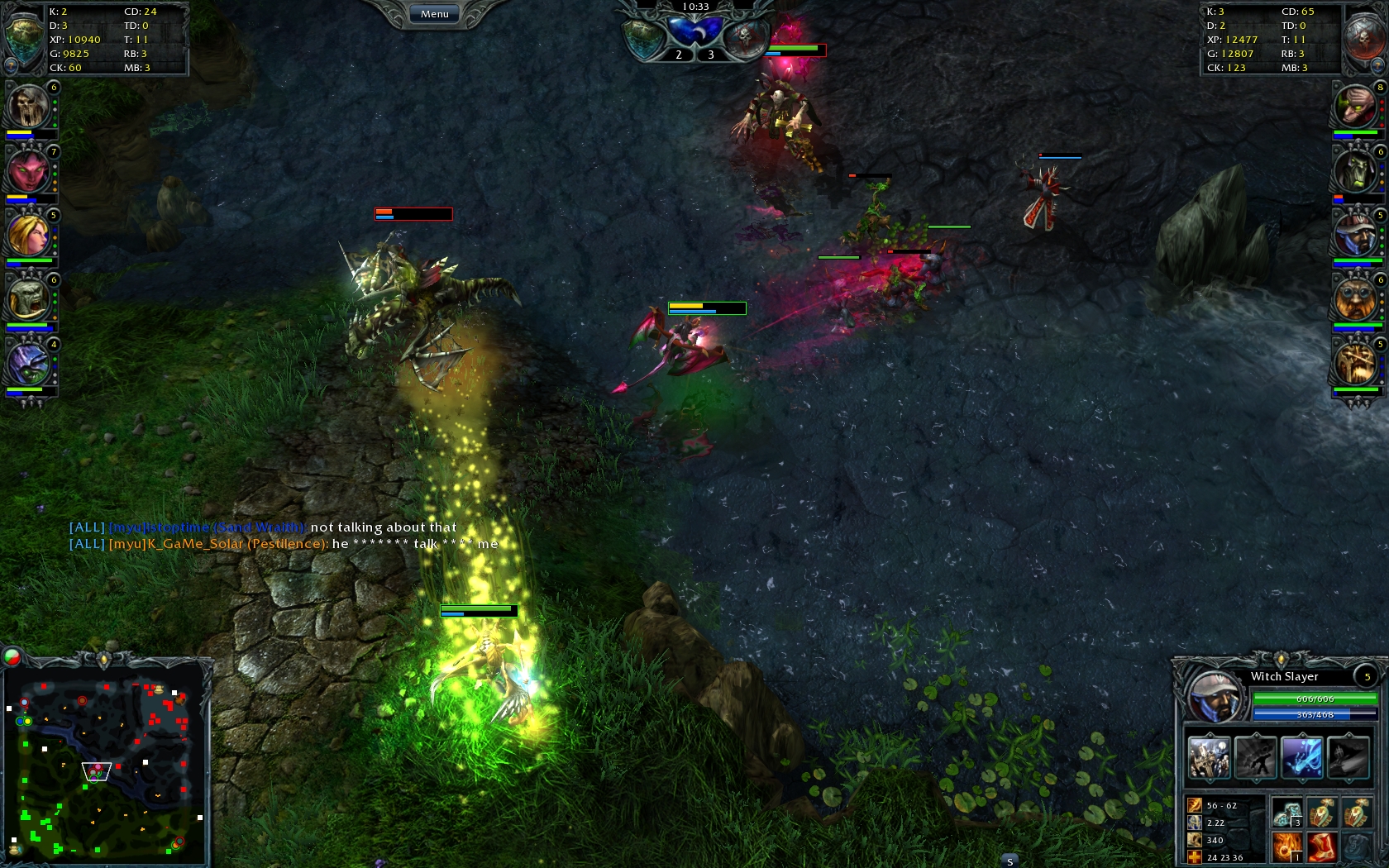Click Witch Slayer's second grayed-out ability icon

1255,757
